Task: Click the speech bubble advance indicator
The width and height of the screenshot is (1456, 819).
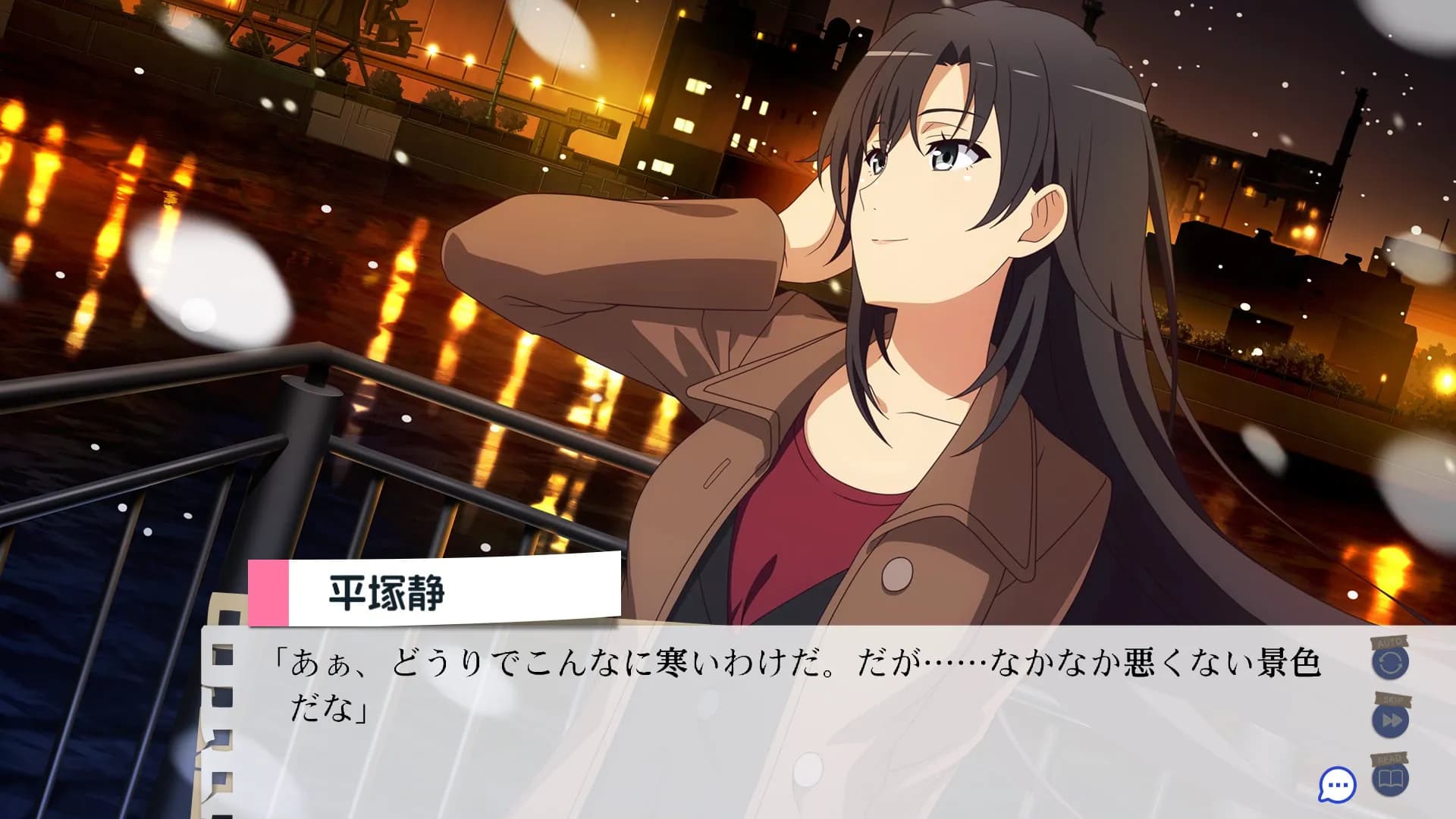Action: (1338, 785)
